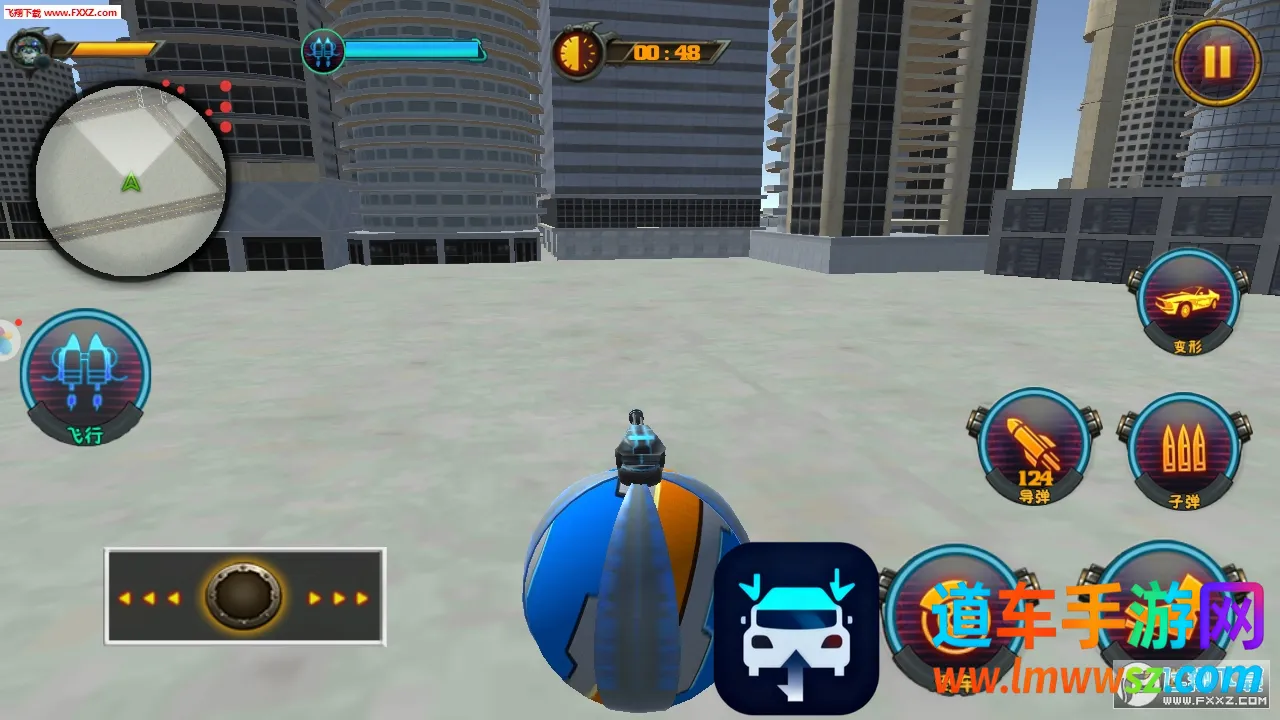1280x720 pixels.
Task: Shoot bullets with the 子弹 button
Action: click(x=1184, y=449)
